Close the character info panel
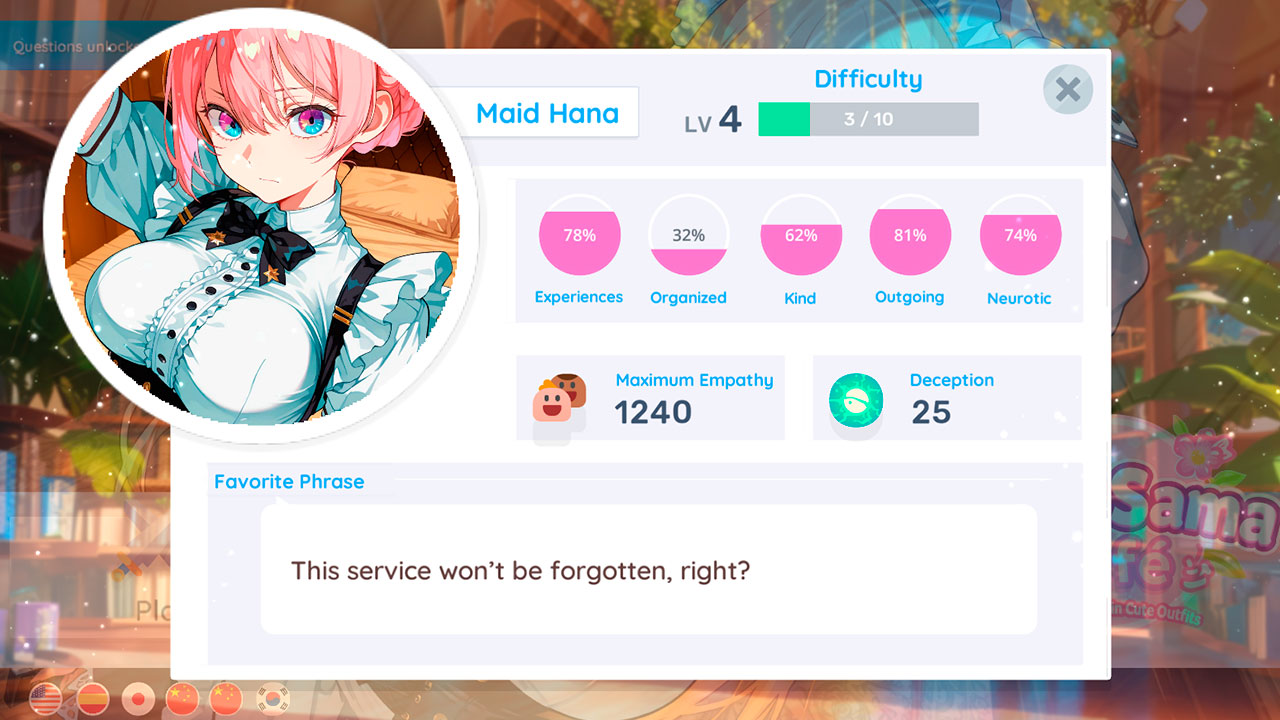1280x720 pixels. (x=1067, y=89)
